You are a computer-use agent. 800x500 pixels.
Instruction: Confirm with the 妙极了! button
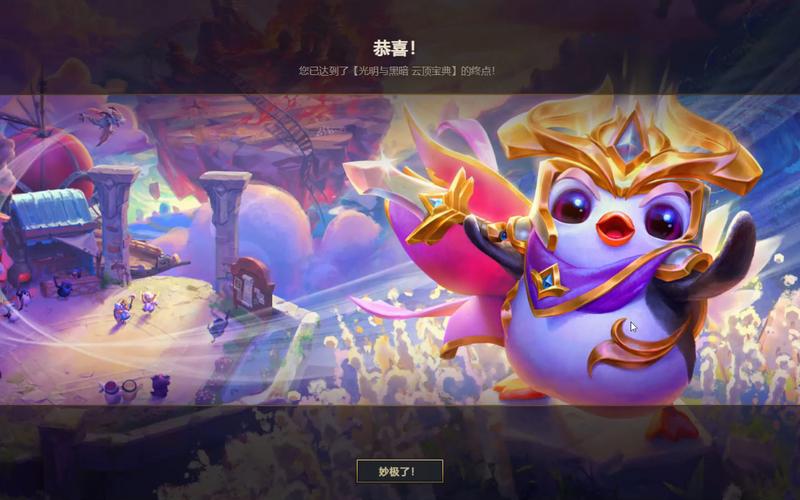[x=399, y=471]
